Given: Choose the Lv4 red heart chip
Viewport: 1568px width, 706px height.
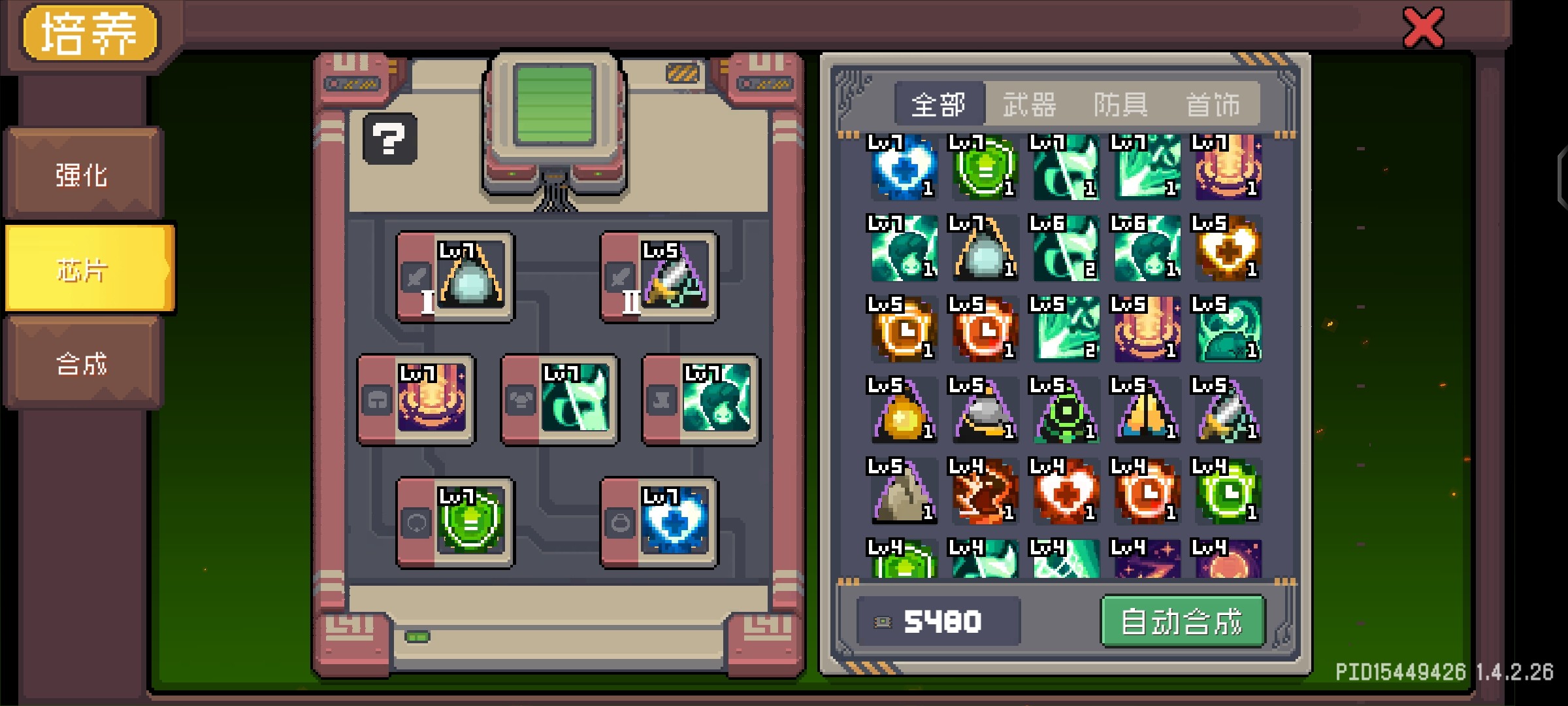Looking at the screenshot, I should click(1065, 492).
